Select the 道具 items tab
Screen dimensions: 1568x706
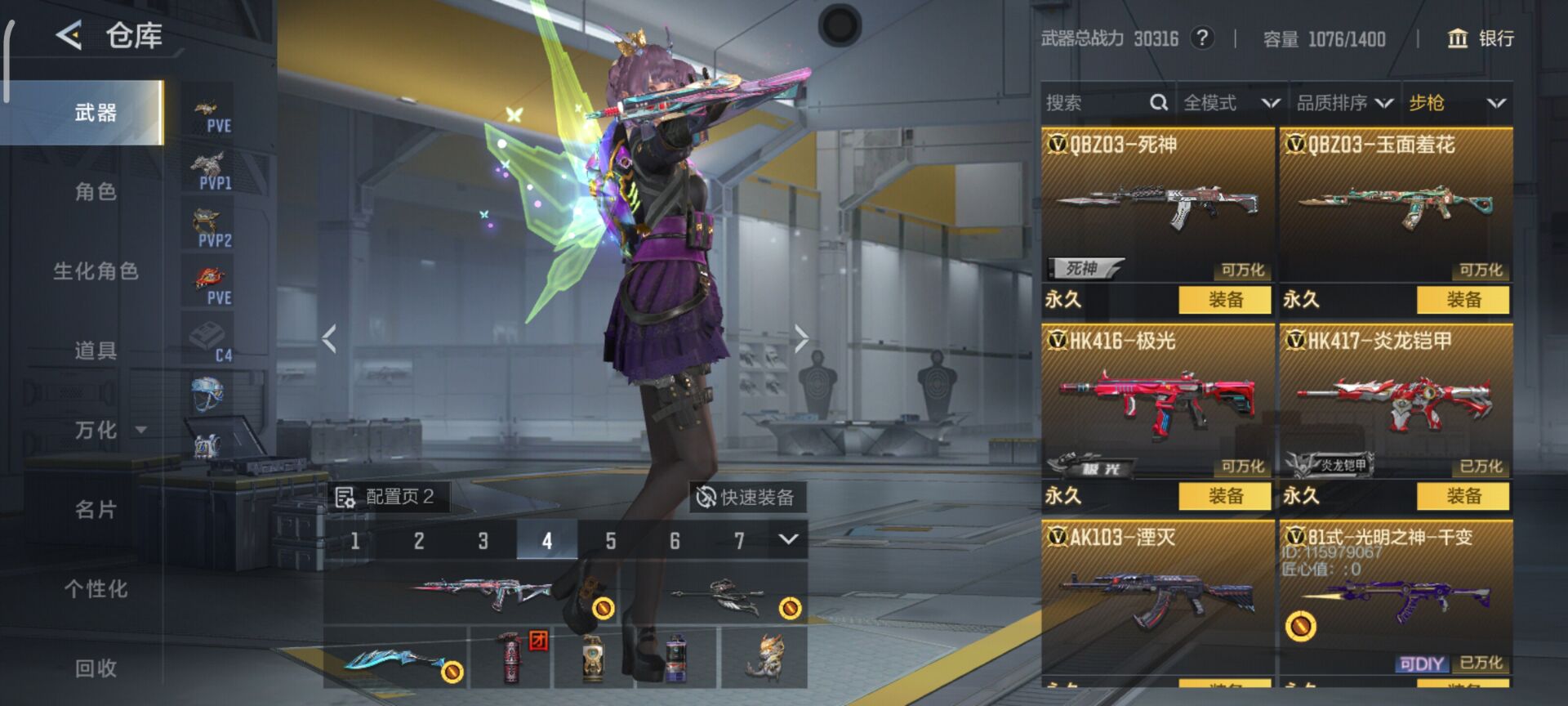[96, 351]
